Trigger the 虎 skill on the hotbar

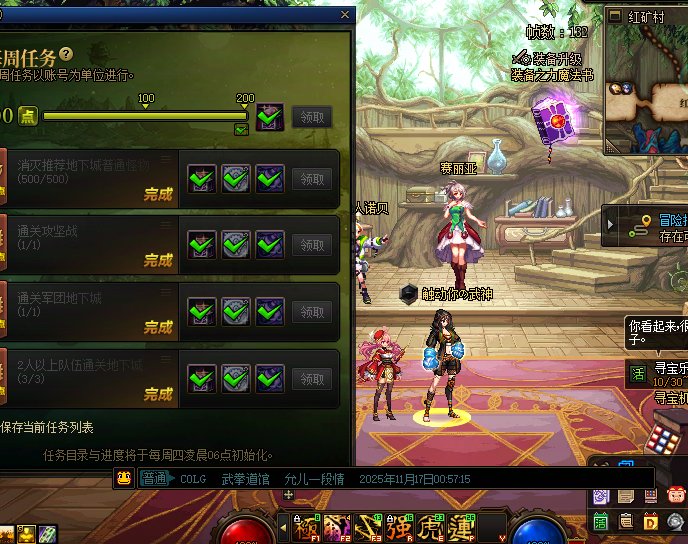[431, 527]
